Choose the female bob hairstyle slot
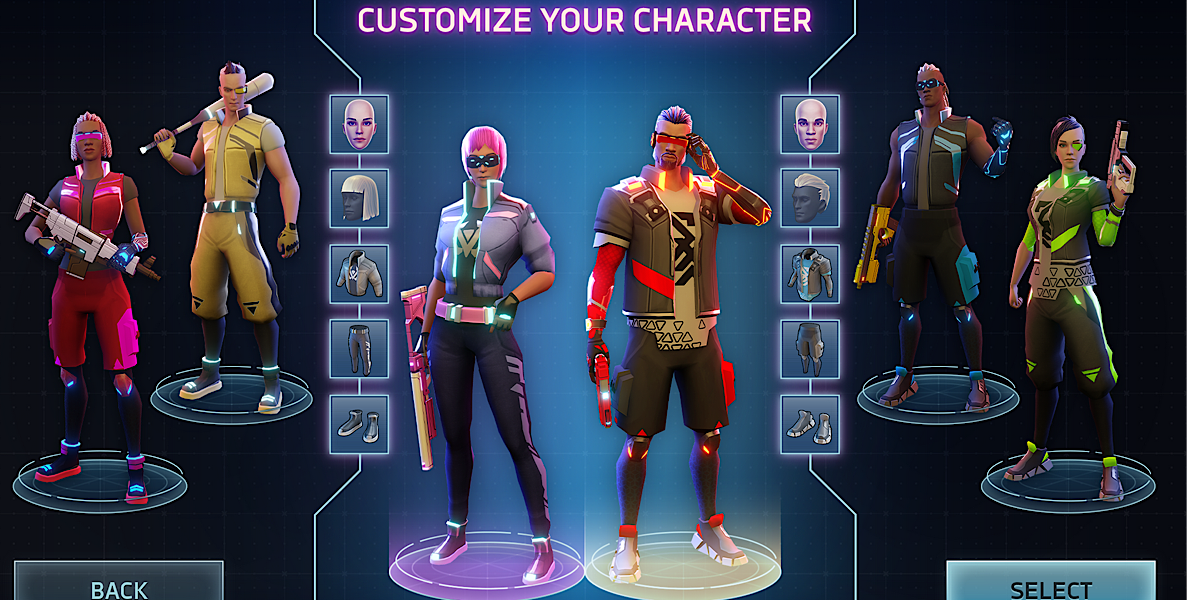This screenshot has height=600, width=1200. click(359, 199)
